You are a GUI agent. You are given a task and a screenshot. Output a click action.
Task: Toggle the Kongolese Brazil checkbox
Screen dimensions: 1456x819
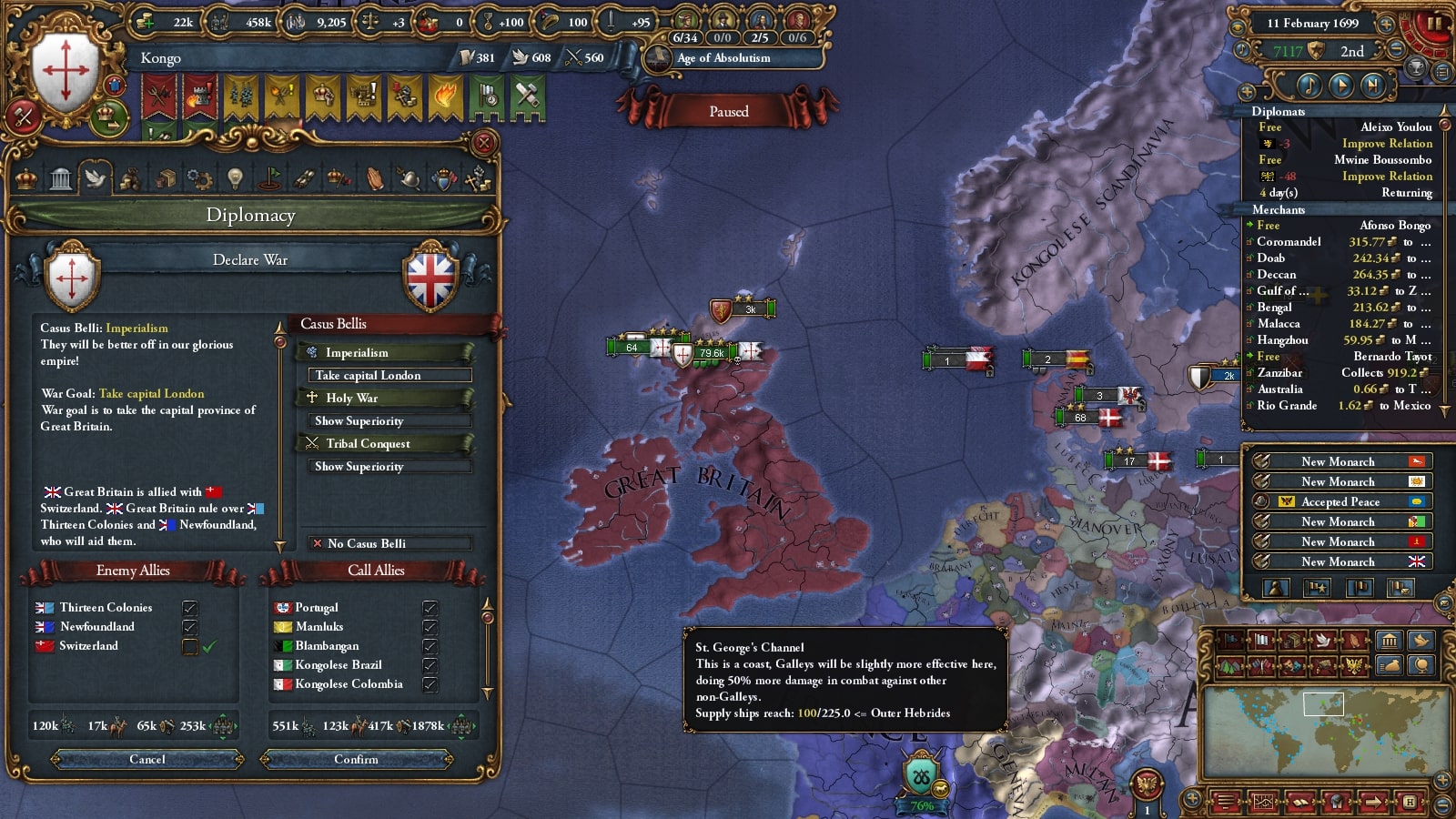[x=430, y=665]
